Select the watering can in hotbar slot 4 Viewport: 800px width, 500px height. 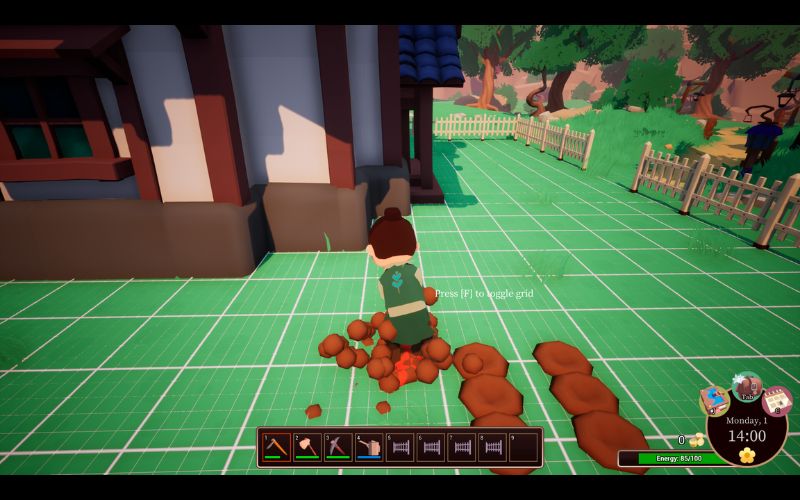pos(369,447)
